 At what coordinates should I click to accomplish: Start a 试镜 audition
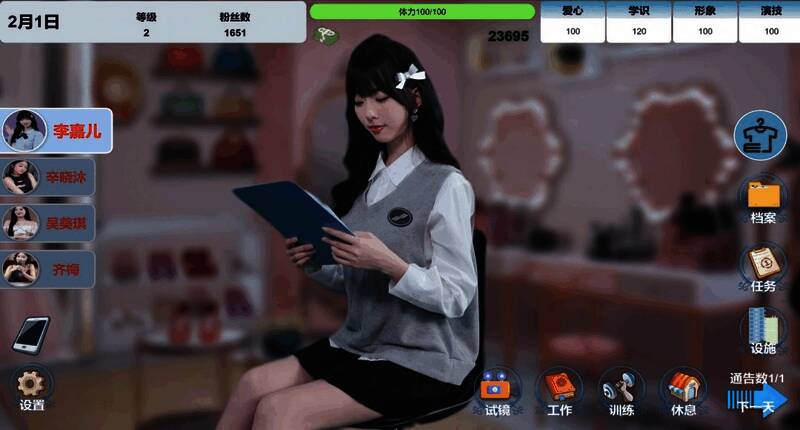coord(497,391)
